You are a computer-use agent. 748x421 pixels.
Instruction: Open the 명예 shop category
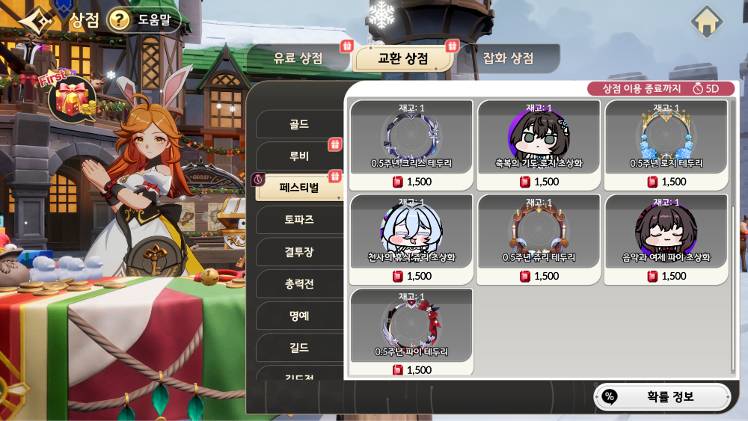pos(298,316)
